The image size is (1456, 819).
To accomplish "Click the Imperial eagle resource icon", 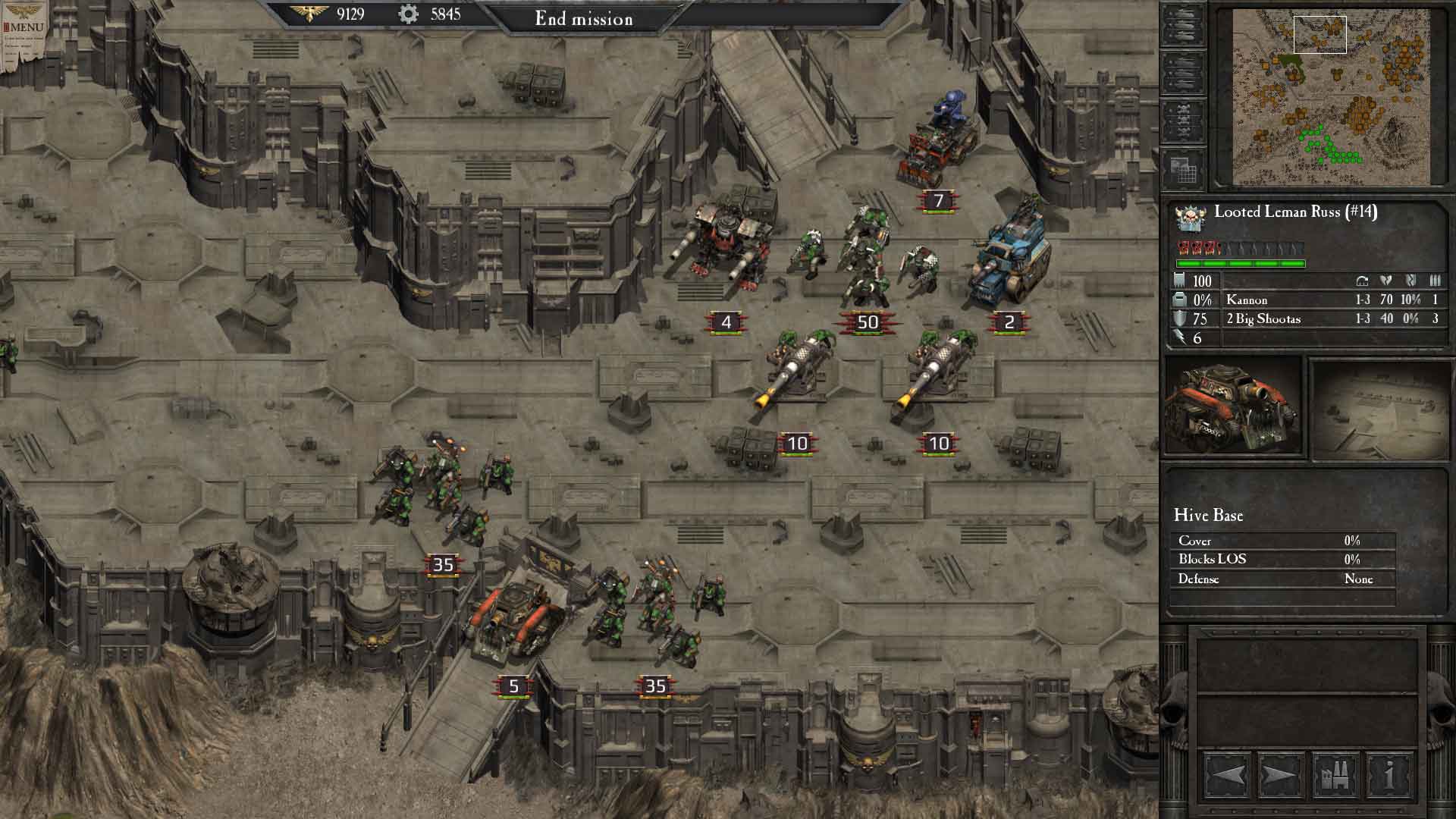I will (309, 13).
